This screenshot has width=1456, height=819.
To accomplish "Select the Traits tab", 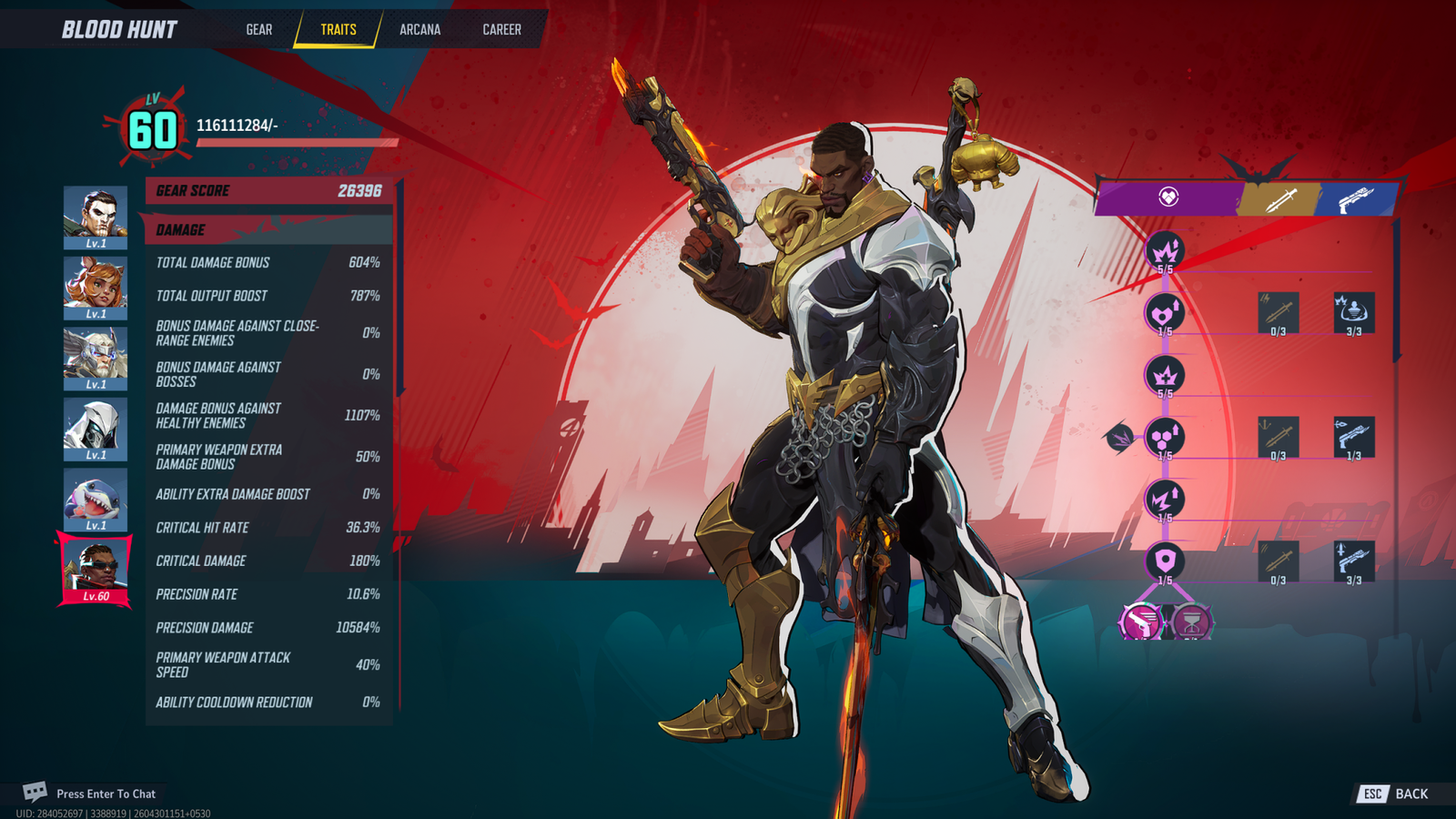I will click(x=338, y=29).
